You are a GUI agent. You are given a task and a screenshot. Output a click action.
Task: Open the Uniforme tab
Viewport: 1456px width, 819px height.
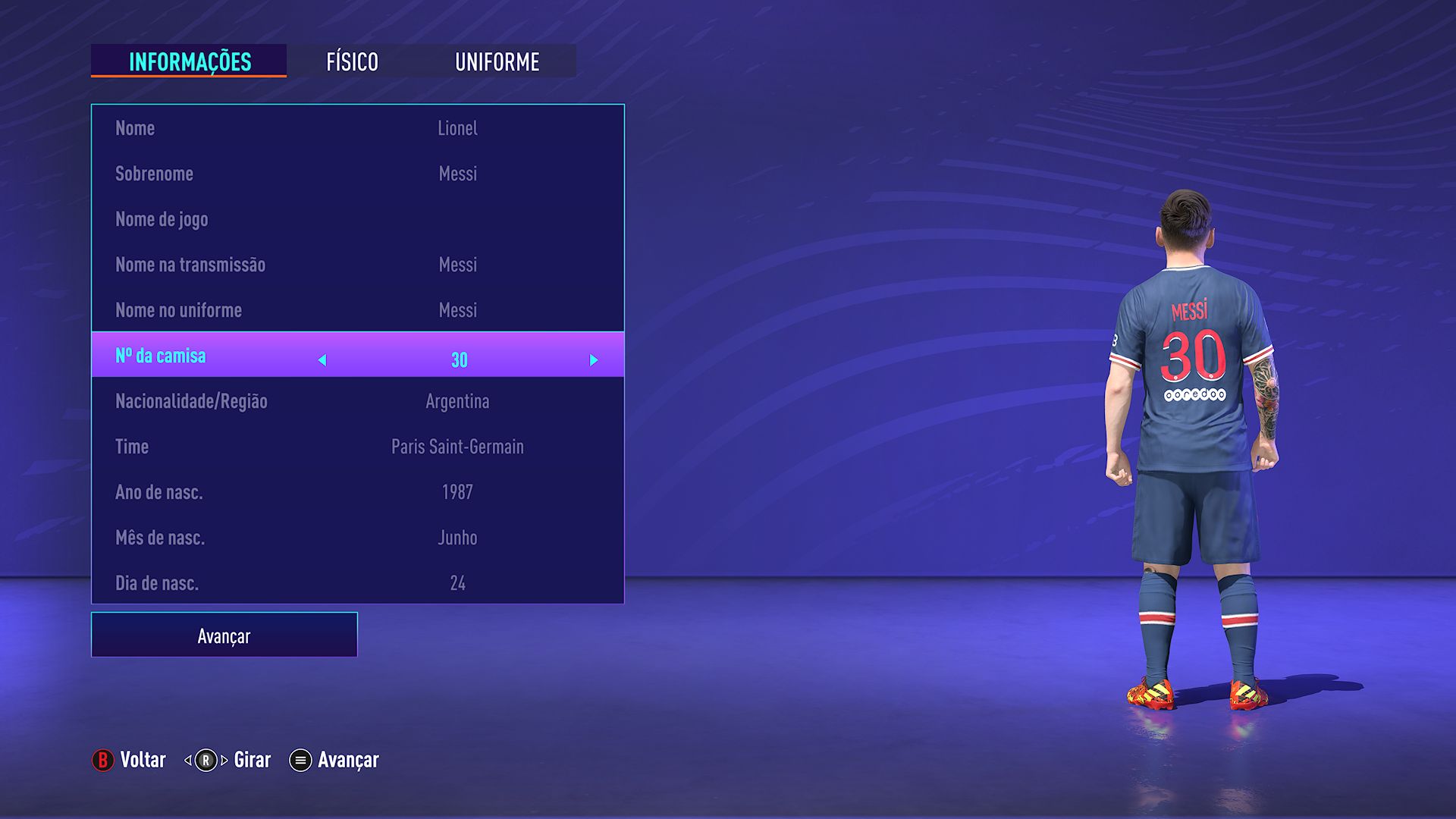497,62
